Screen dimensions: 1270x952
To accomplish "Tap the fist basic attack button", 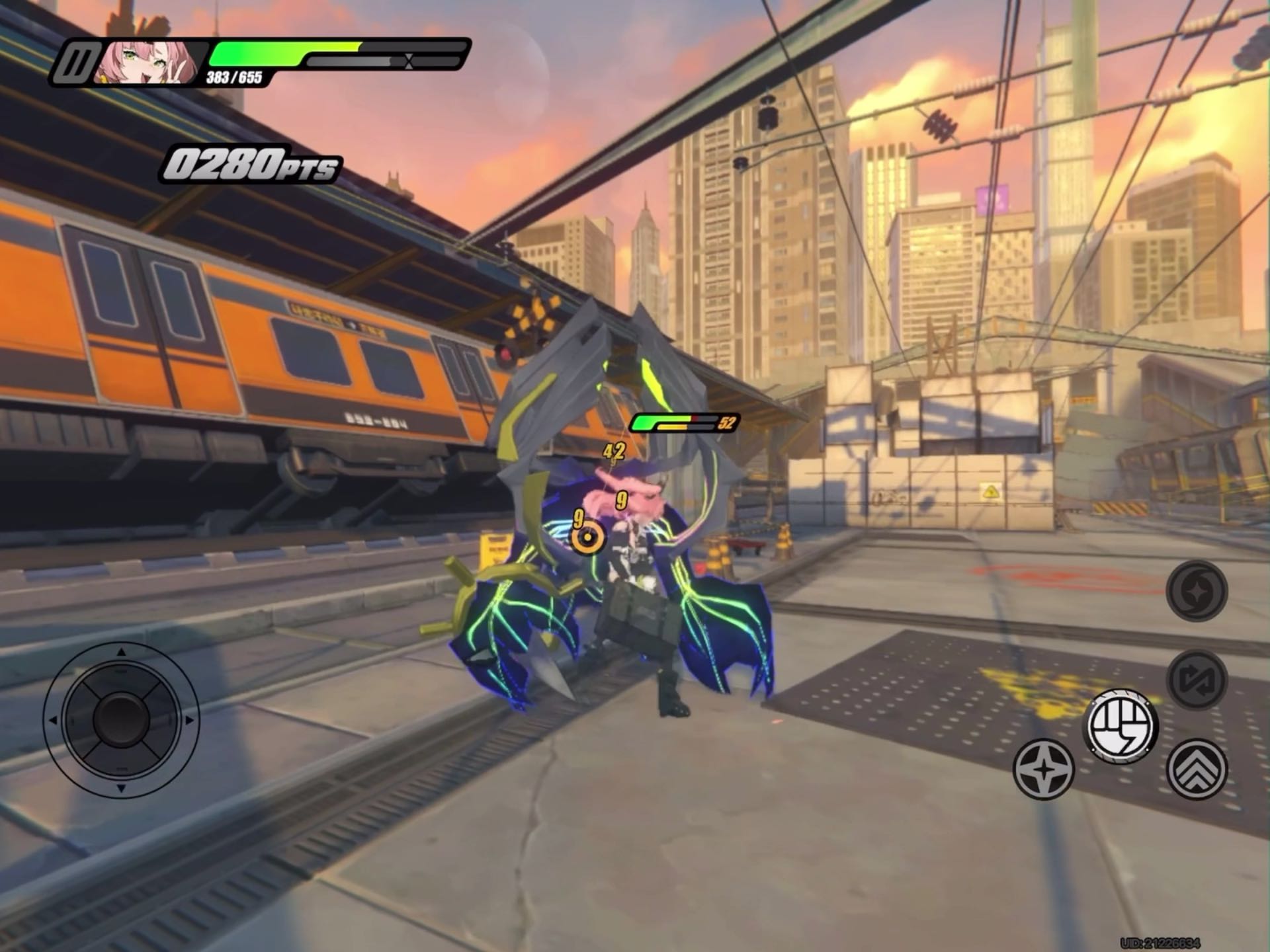I will [1121, 726].
